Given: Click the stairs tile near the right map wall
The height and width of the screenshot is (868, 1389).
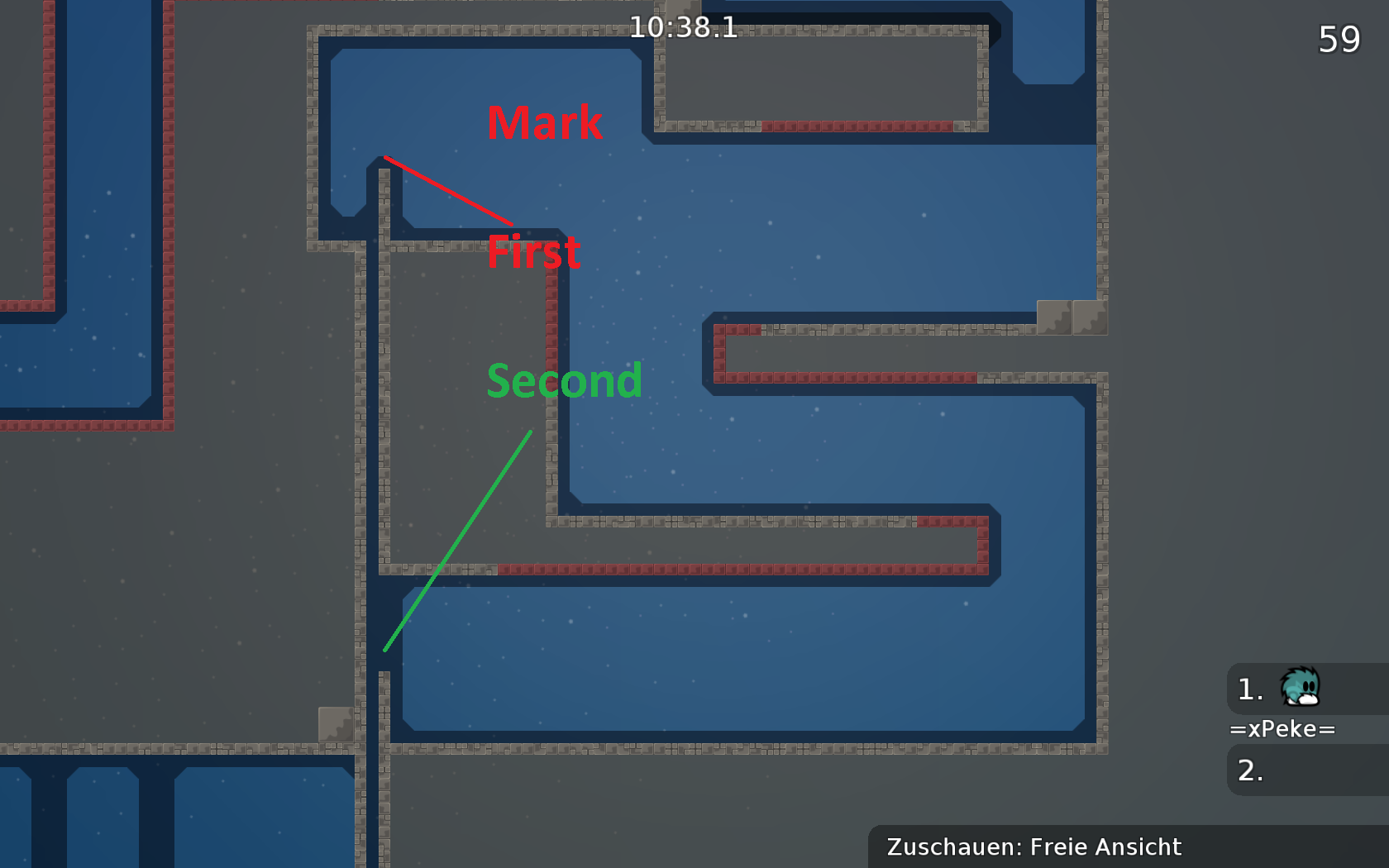Looking at the screenshot, I should pos(1072,317).
